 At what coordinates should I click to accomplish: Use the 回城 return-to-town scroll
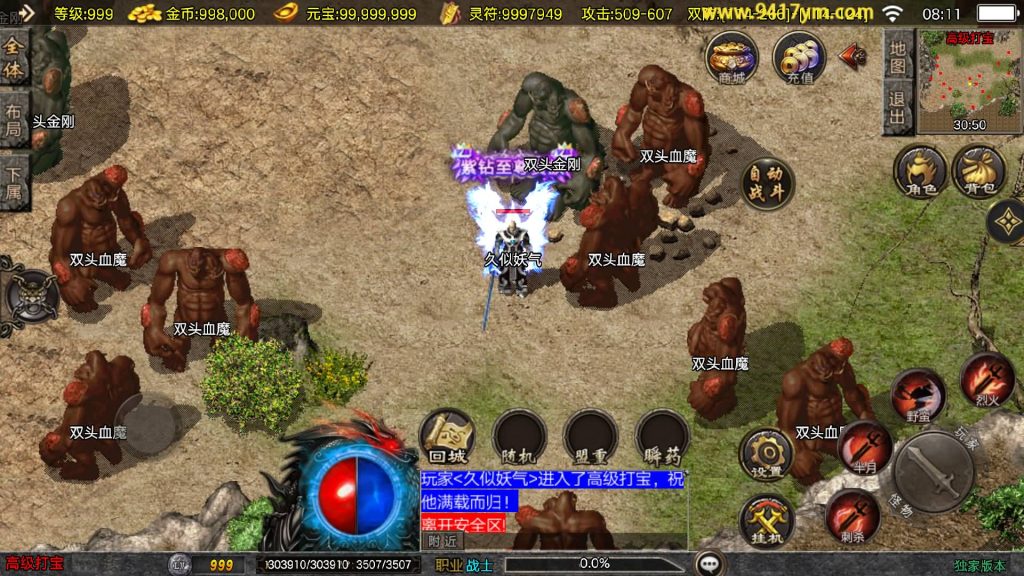click(x=446, y=436)
